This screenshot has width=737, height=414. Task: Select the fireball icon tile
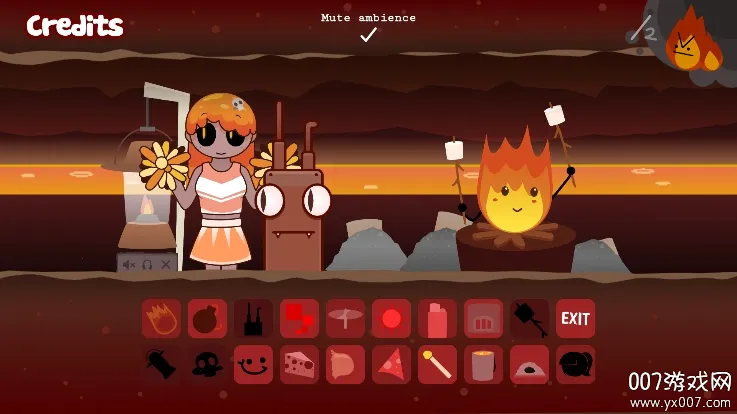[x=161, y=319]
